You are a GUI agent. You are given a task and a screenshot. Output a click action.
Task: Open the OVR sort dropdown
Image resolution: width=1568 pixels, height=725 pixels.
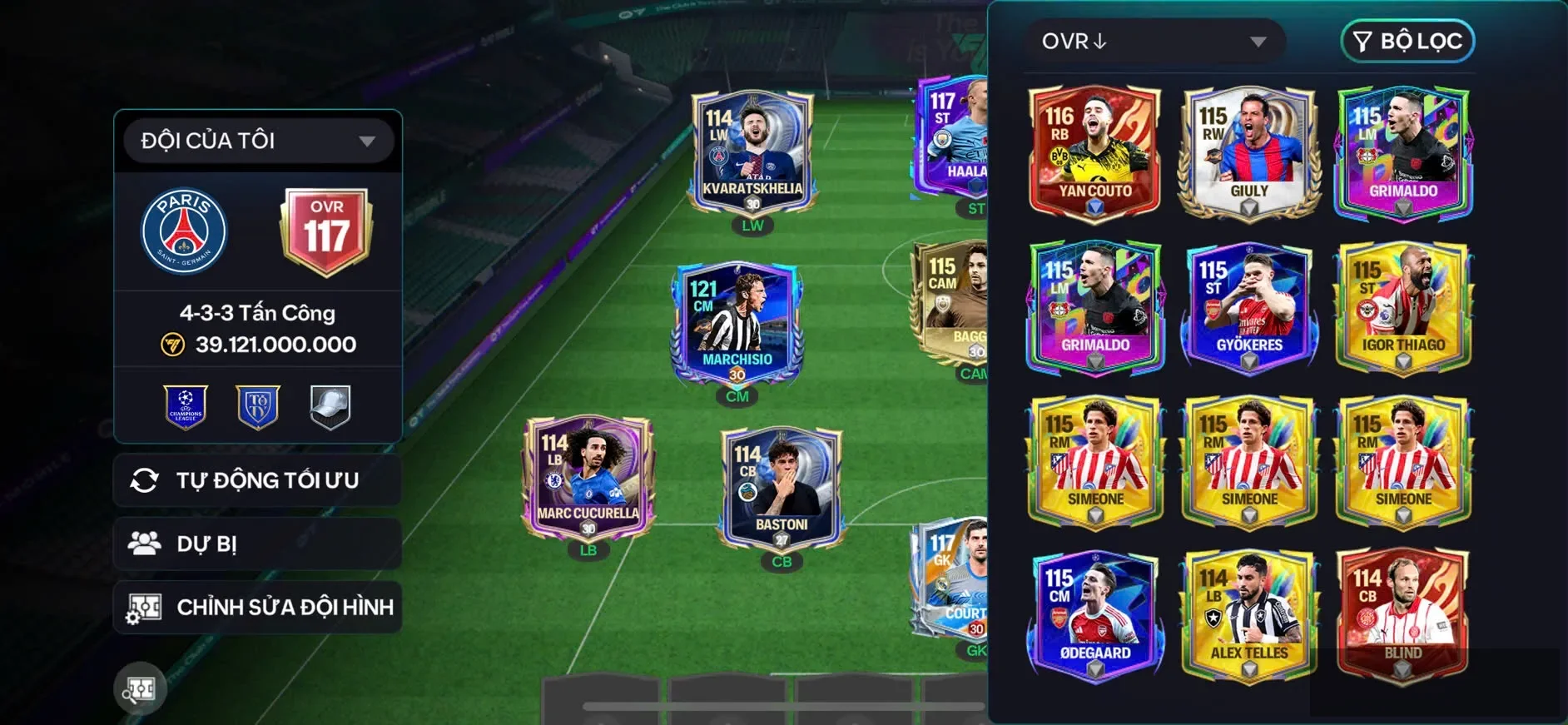pos(1154,42)
